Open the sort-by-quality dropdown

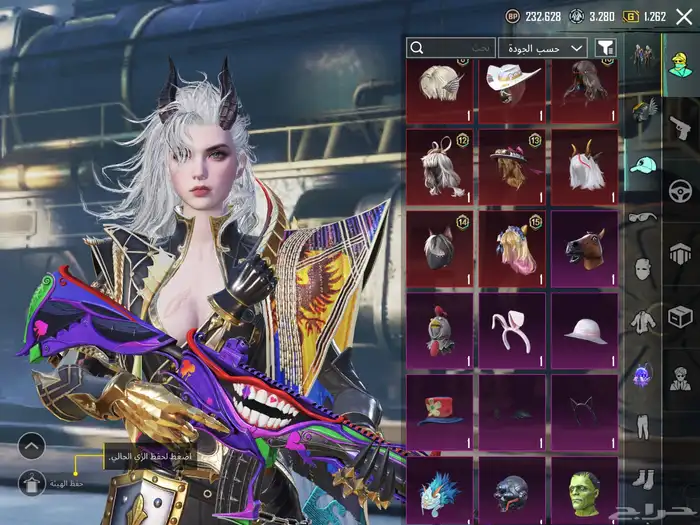coord(549,47)
